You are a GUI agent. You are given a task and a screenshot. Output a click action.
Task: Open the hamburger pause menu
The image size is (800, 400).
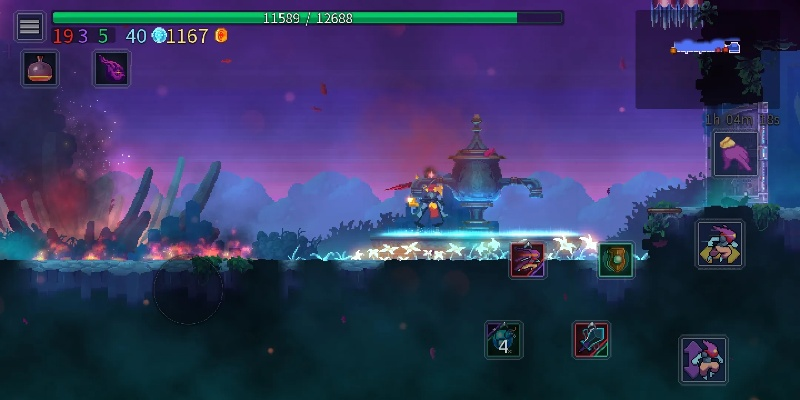[30, 26]
